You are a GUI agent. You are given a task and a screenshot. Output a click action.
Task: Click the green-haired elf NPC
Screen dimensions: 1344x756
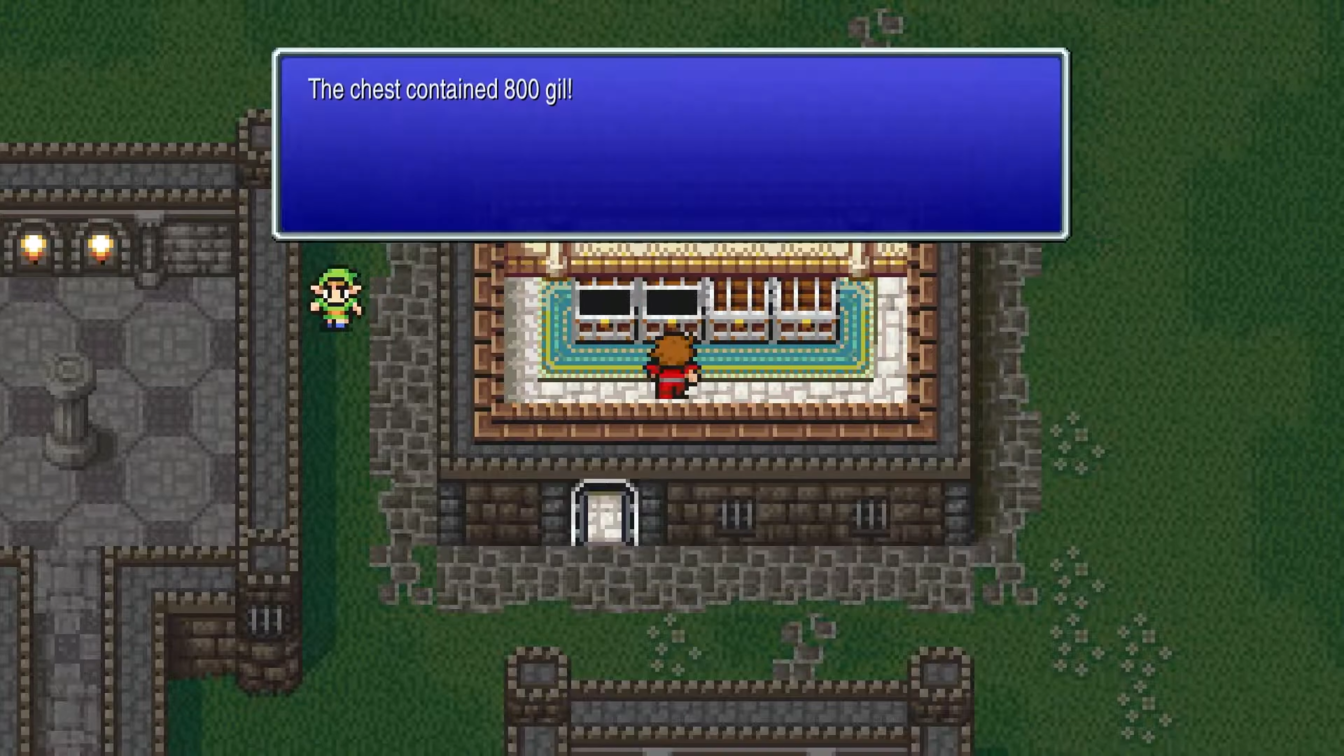(x=335, y=297)
